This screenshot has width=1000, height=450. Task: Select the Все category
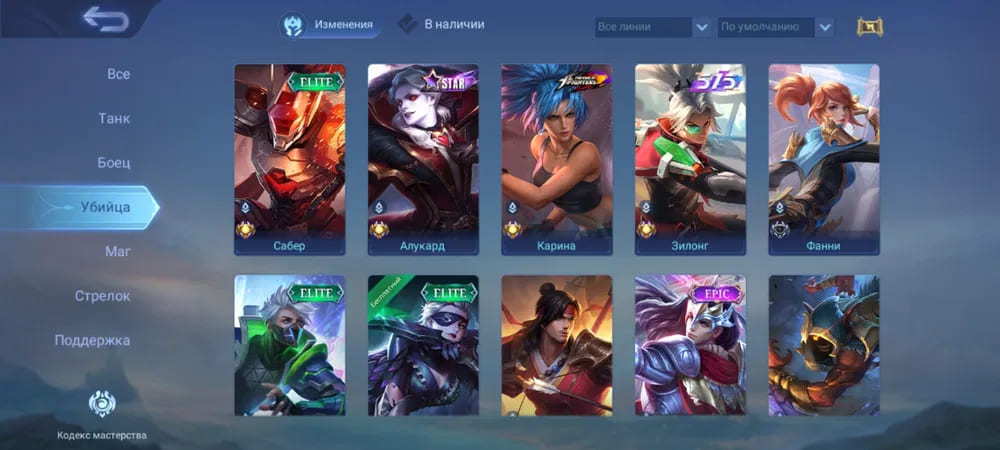(118, 74)
